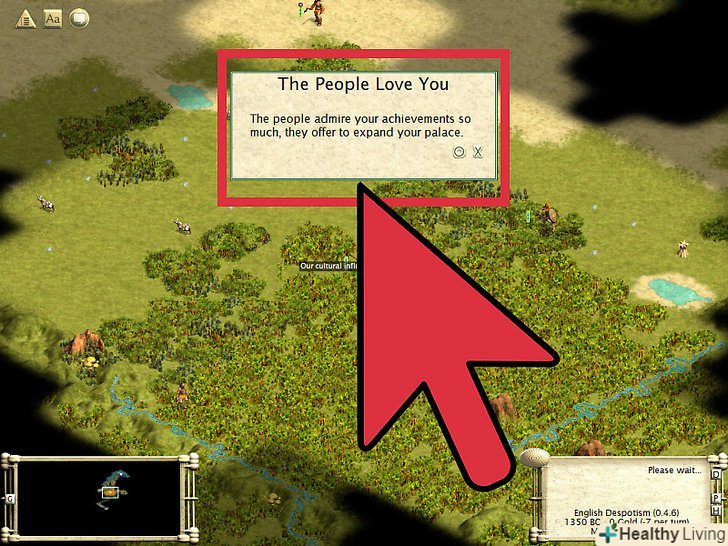Open the advisors speech bubble icon
Viewport: 728px width, 546px height.
79,17
